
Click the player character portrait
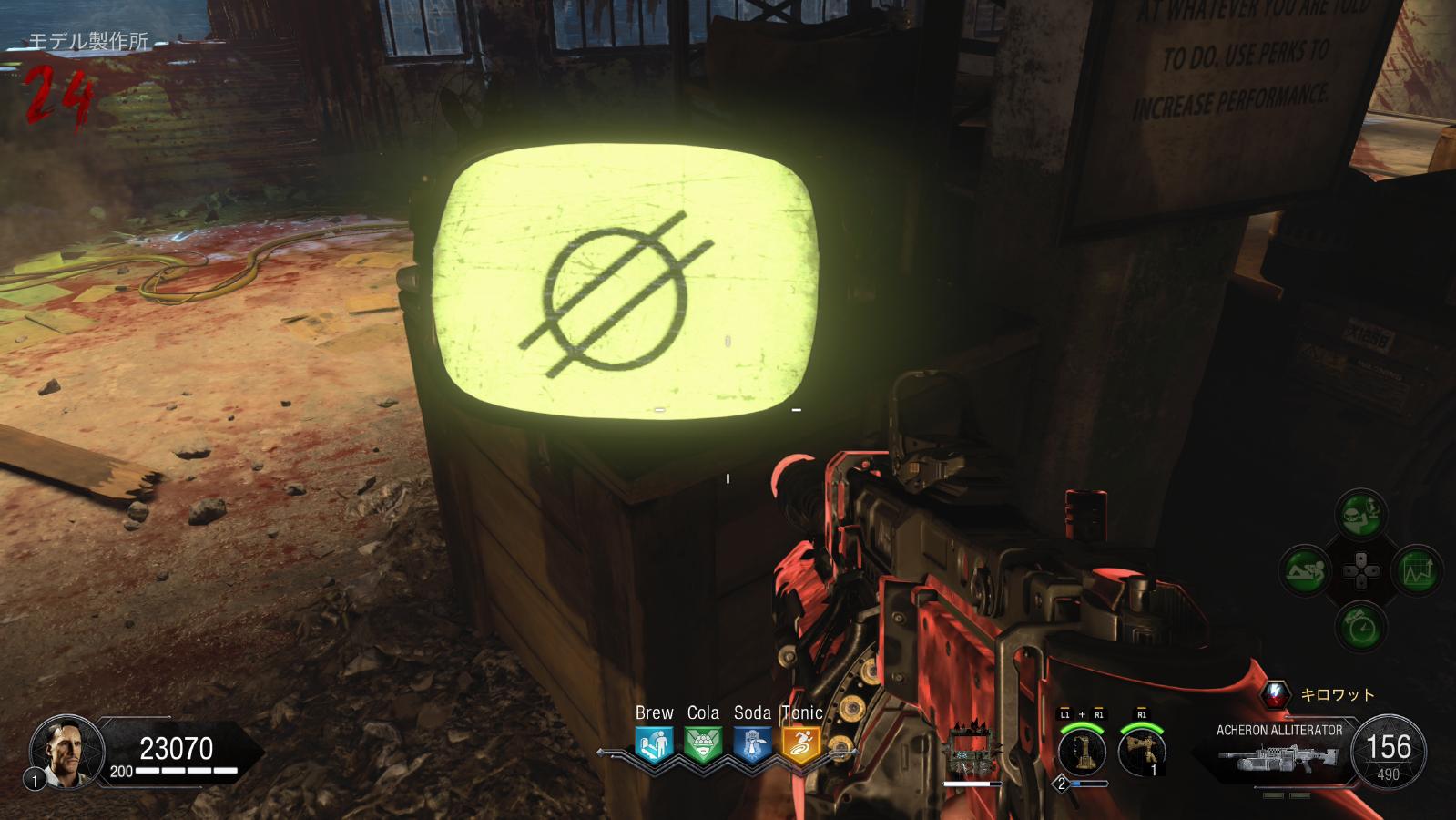tap(61, 751)
